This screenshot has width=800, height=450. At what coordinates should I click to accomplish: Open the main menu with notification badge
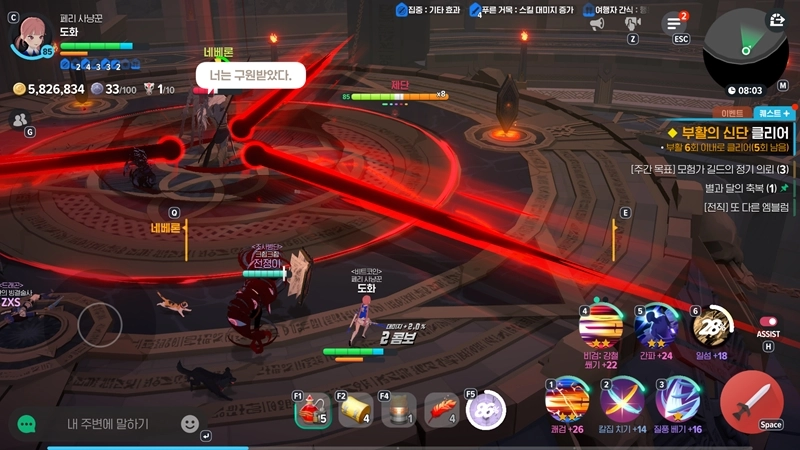pos(677,23)
